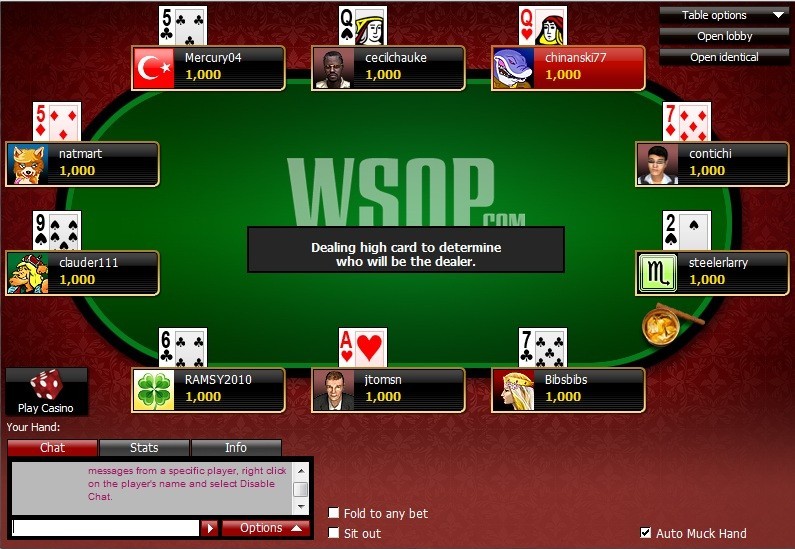Focus the chat message input field
795x549 pixels.
pyautogui.click(x=105, y=528)
